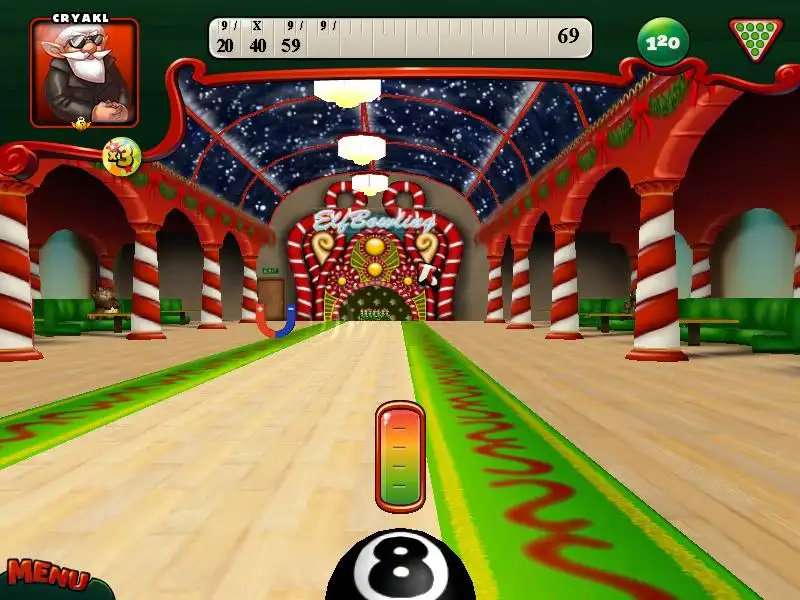Click the throw power meter
Image resolution: width=800 pixels, height=600 pixels.
(x=400, y=456)
